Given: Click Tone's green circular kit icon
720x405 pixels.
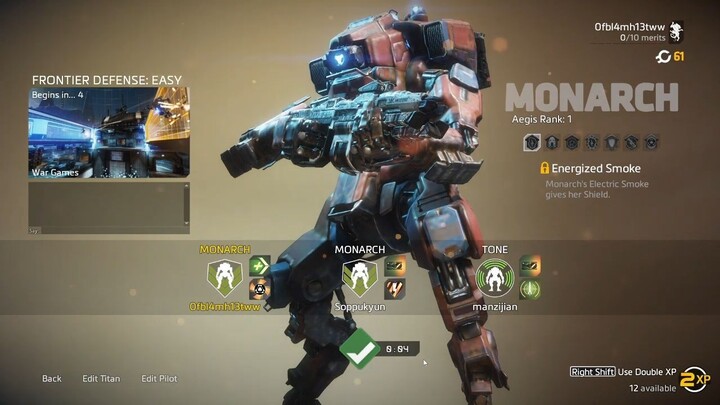Looking at the screenshot, I should 530,289.
